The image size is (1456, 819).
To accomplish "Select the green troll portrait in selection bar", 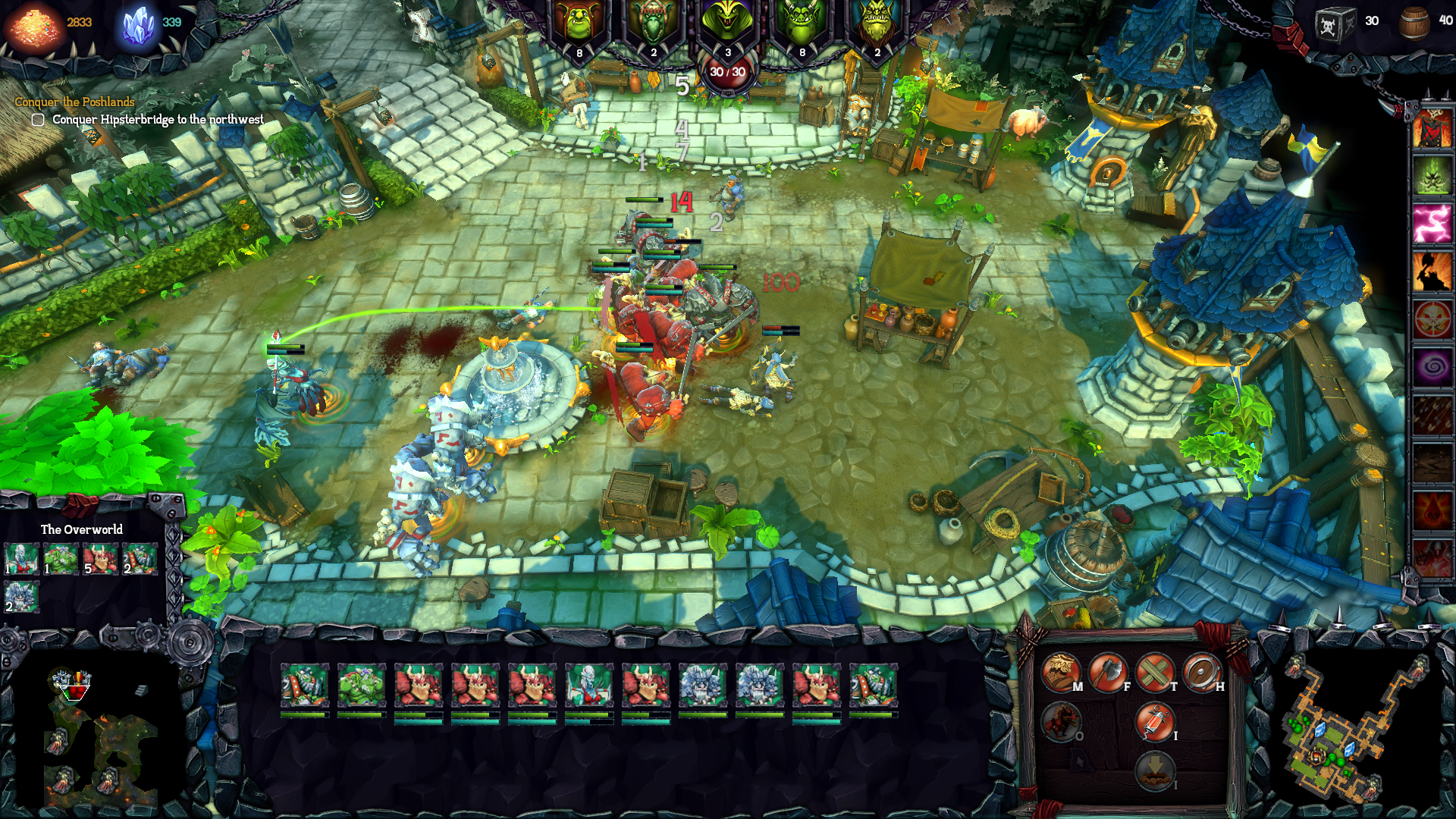I will point(361,685).
